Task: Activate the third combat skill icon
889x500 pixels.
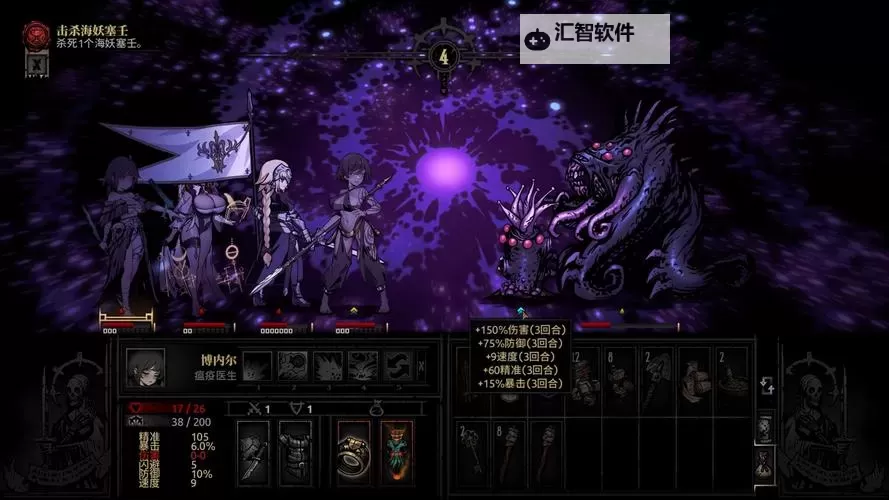Action: [x=328, y=366]
